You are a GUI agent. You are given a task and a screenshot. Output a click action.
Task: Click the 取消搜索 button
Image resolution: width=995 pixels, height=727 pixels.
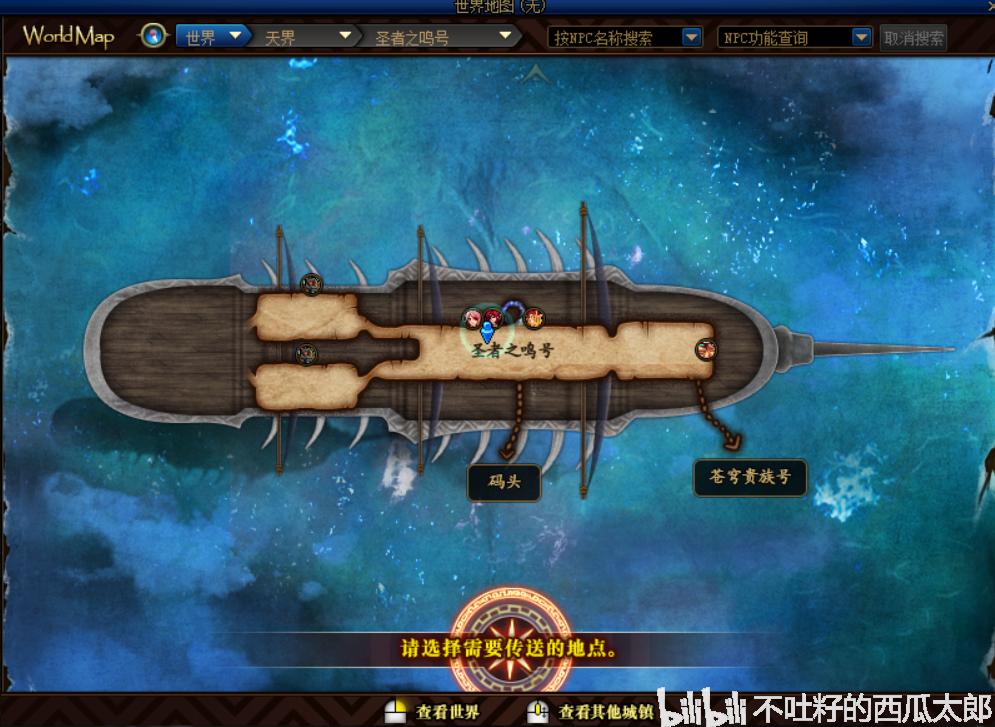(913, 38)
